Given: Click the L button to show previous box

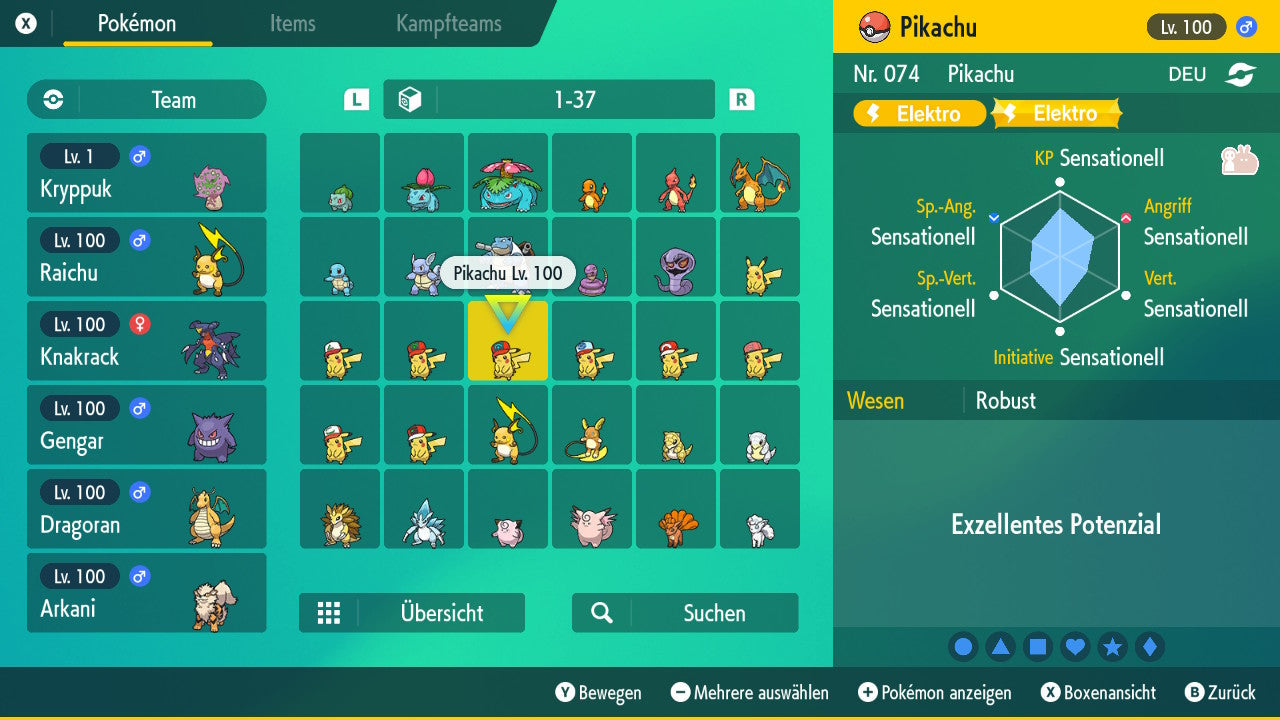Looking at the screenshot, I should click(x=354, y=99).
